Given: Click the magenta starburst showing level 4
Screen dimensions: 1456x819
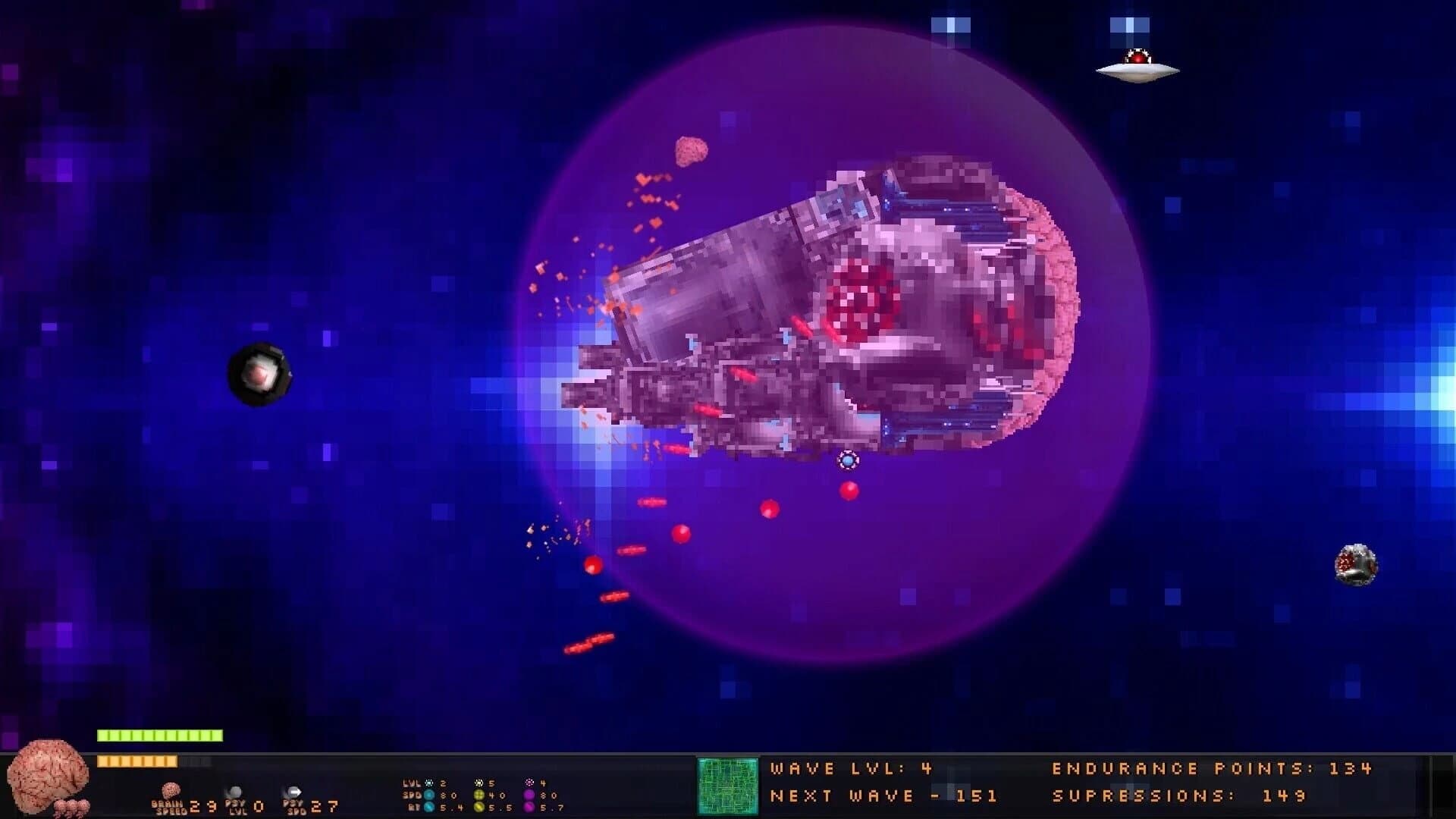Looking at the screenshot, I should point(530,783).
